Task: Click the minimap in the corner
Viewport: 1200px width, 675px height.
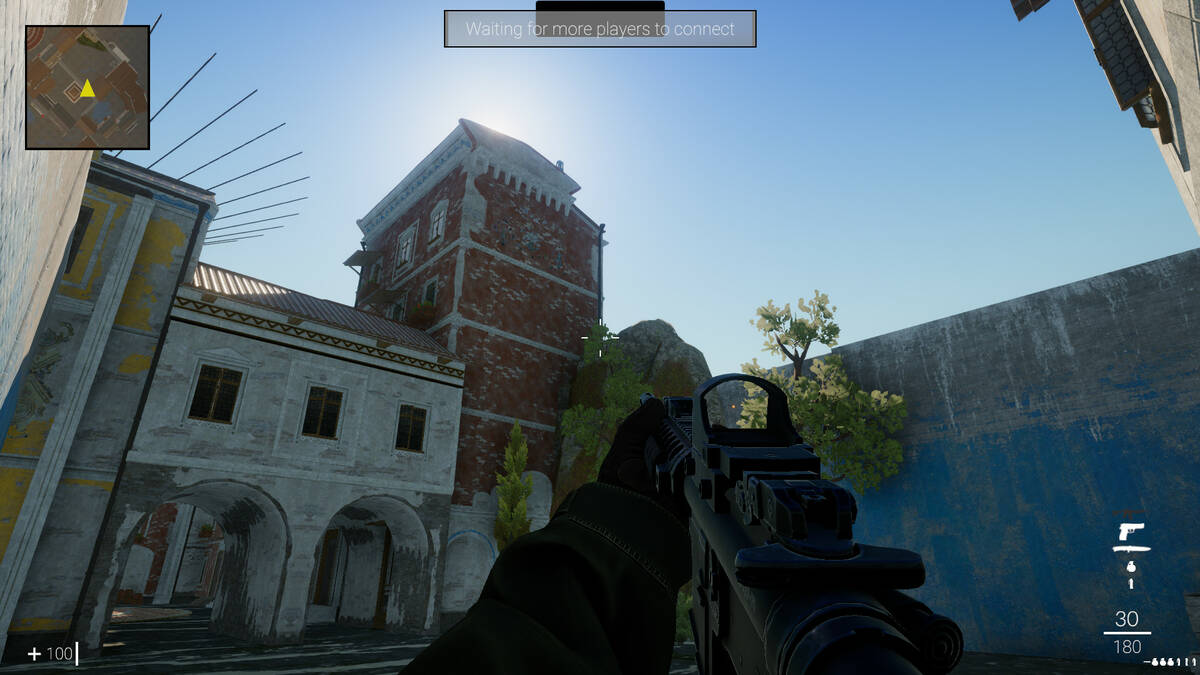Action: click(87, 87)
